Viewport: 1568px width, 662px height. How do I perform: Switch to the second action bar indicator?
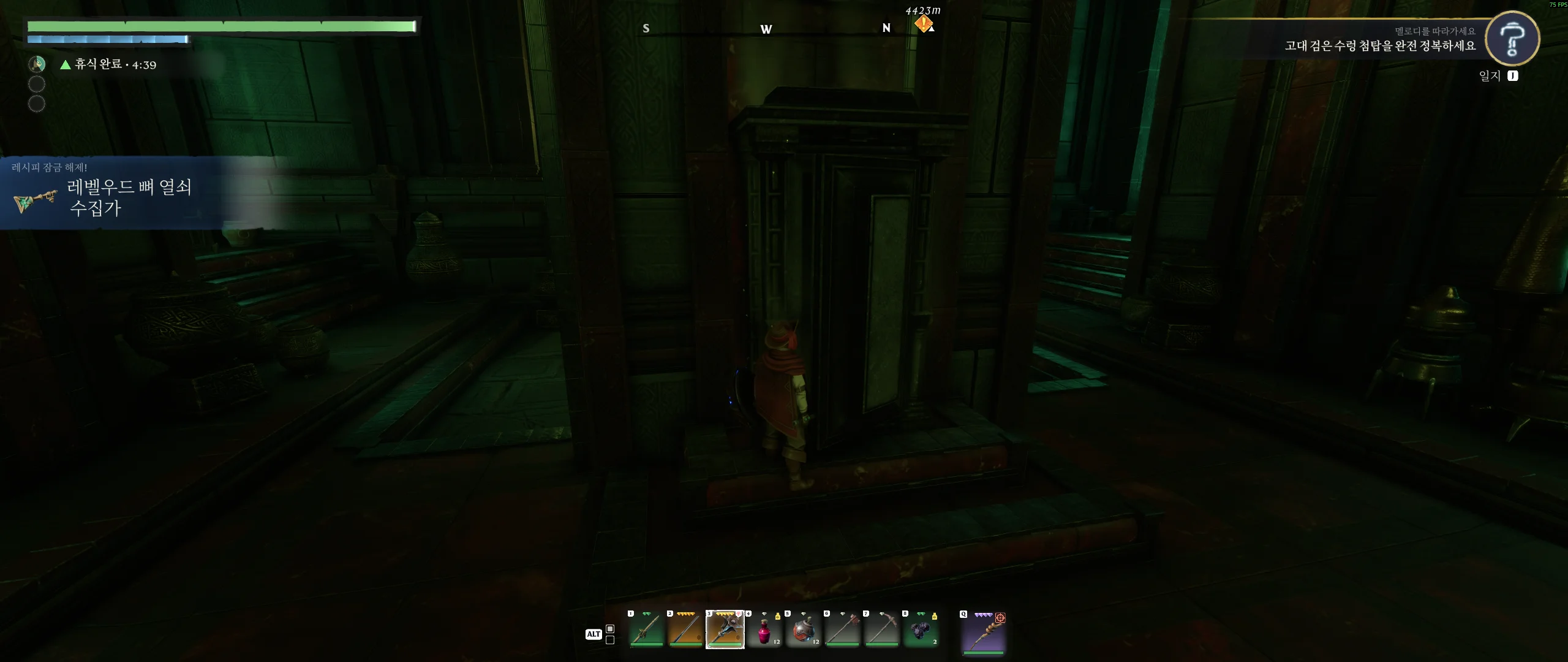pos(610,640)
